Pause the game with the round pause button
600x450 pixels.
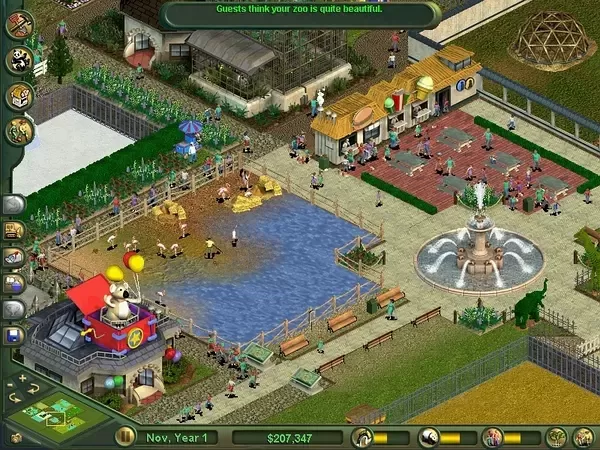(x=125, y=437)
